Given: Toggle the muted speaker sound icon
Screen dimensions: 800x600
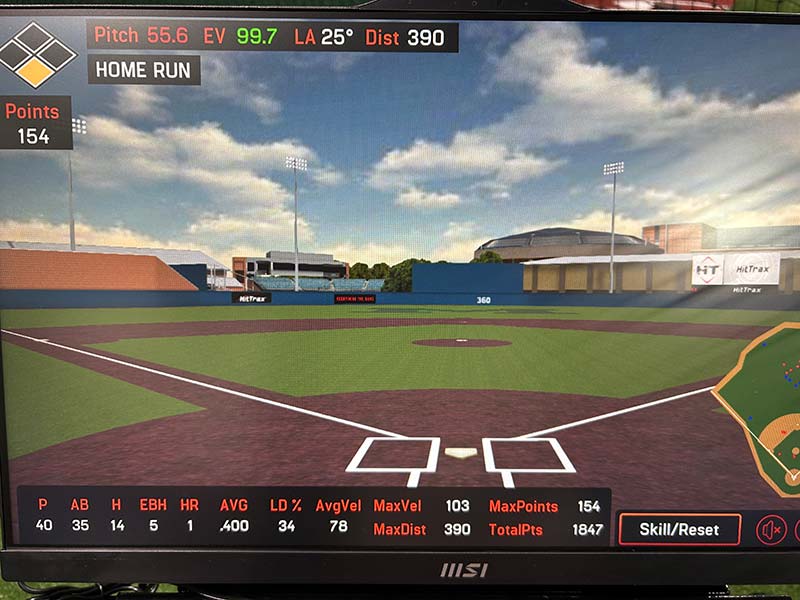Looking at the screenshot, I should (771, 530).
